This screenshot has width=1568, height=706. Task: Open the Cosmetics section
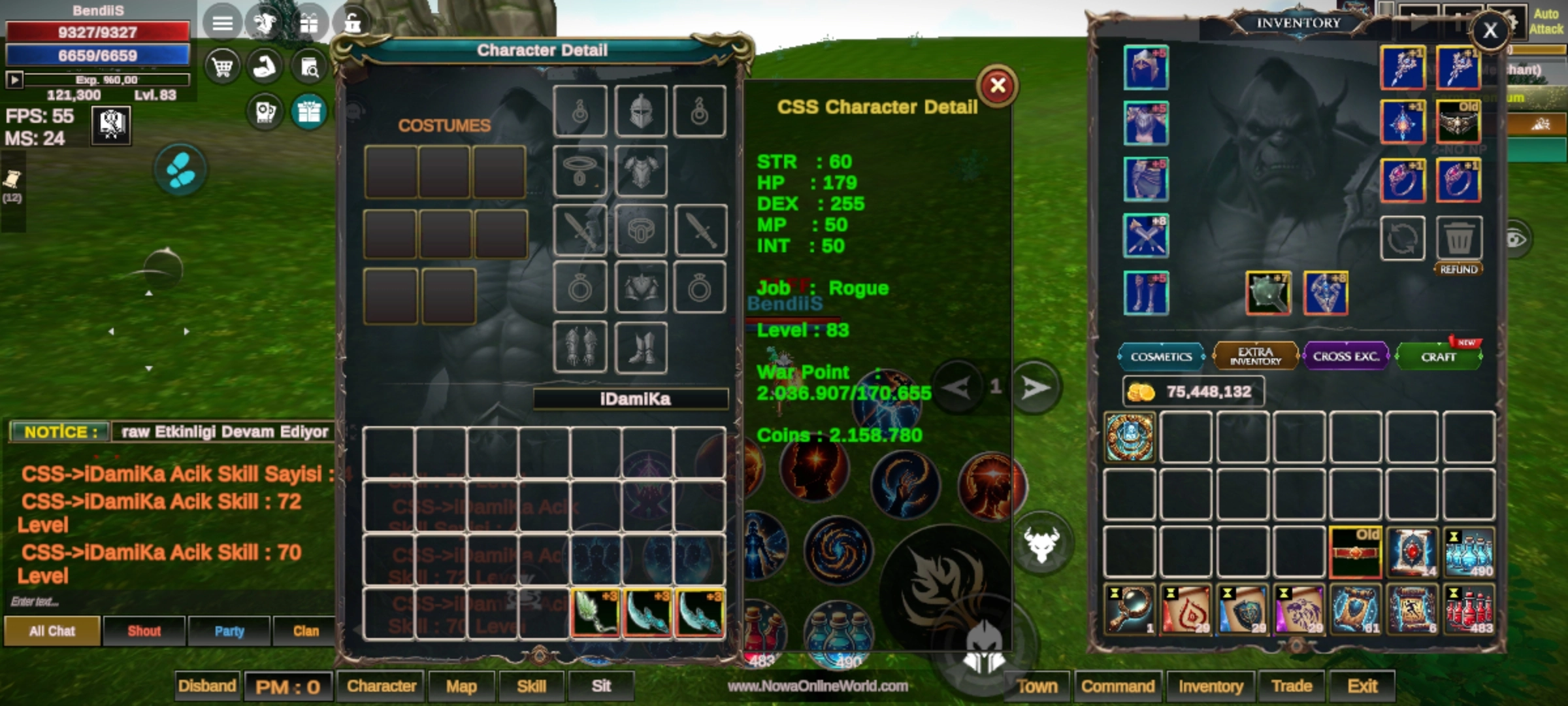click(1161, 356)
